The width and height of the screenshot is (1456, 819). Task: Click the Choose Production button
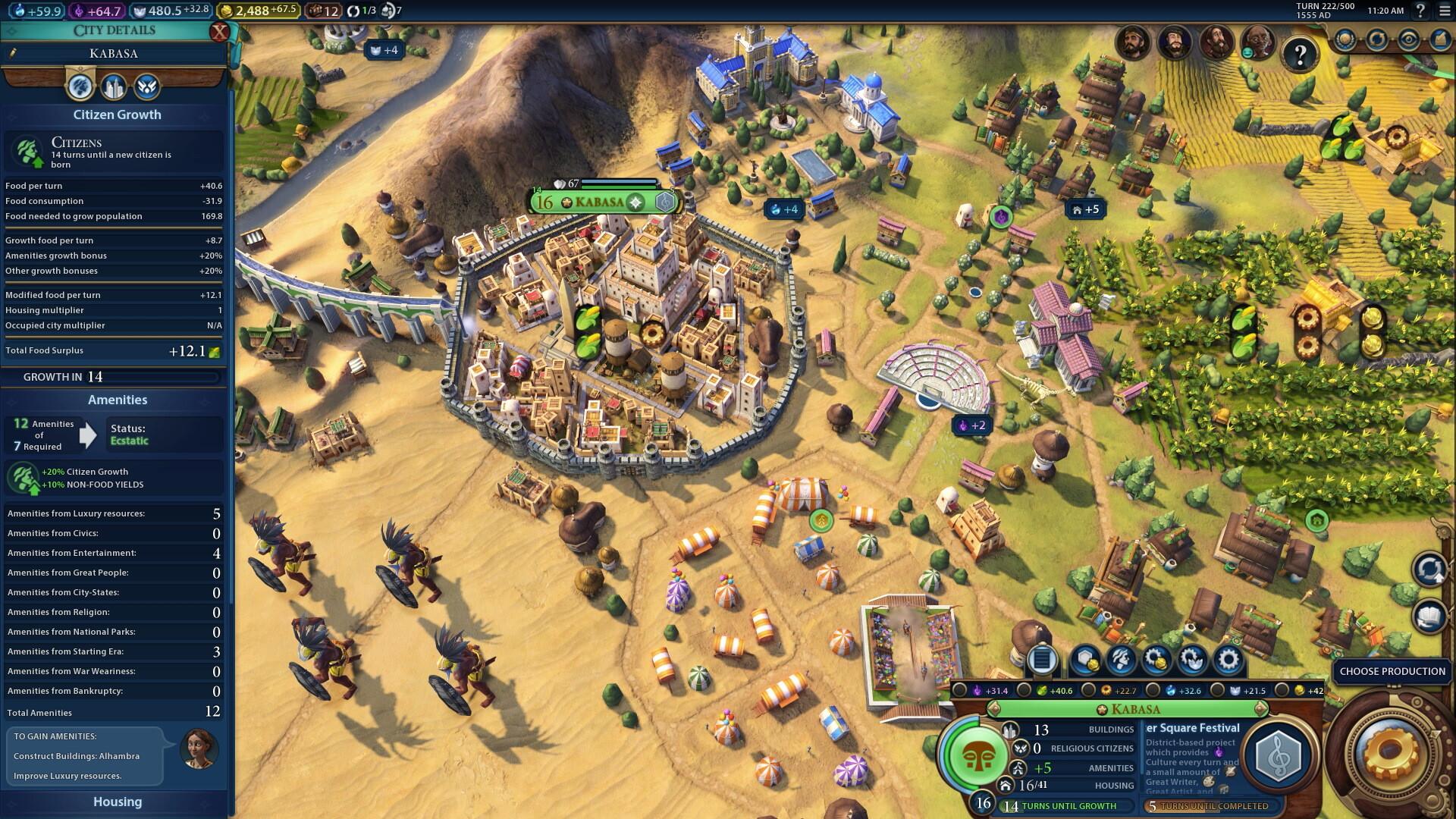[1394, 672]
